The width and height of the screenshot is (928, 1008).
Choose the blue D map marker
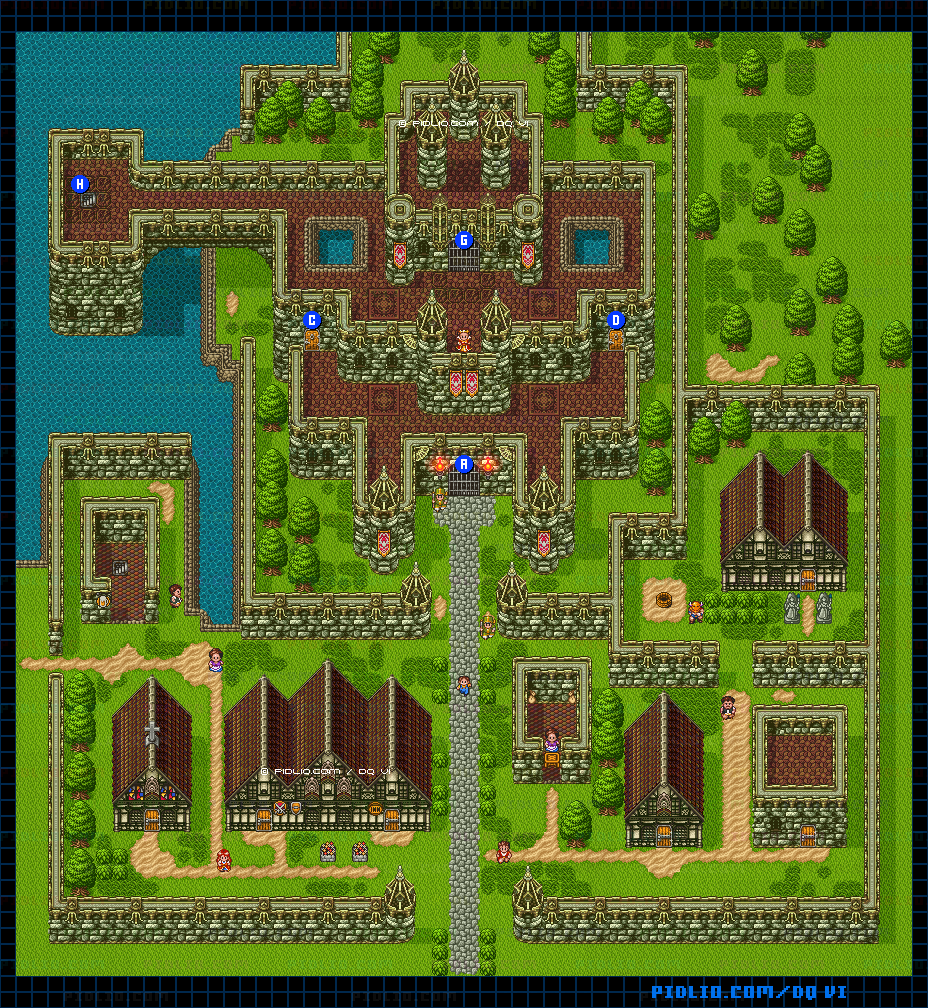(616, 320)
